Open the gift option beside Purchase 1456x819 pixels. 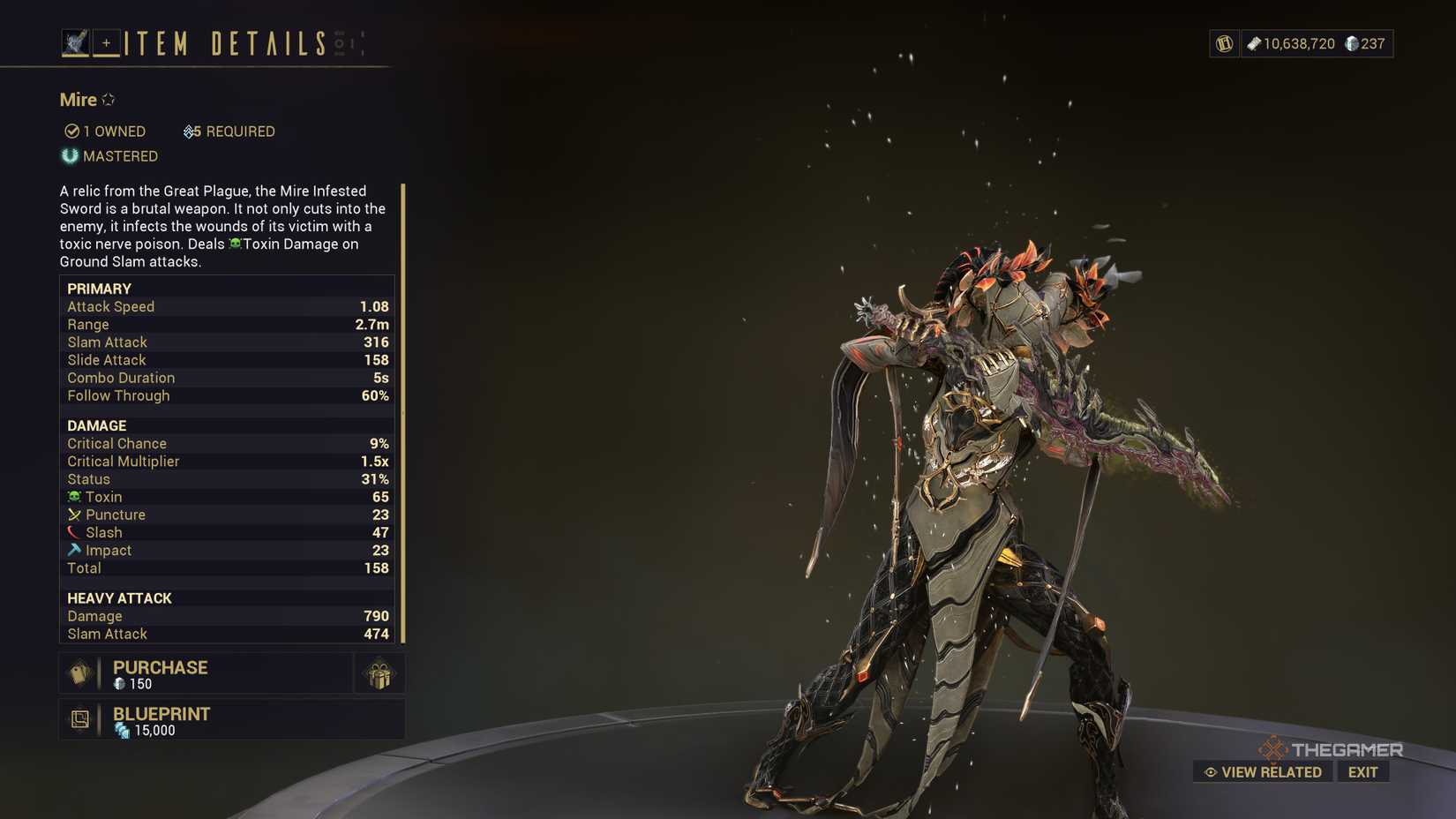(x=379, y=673)
